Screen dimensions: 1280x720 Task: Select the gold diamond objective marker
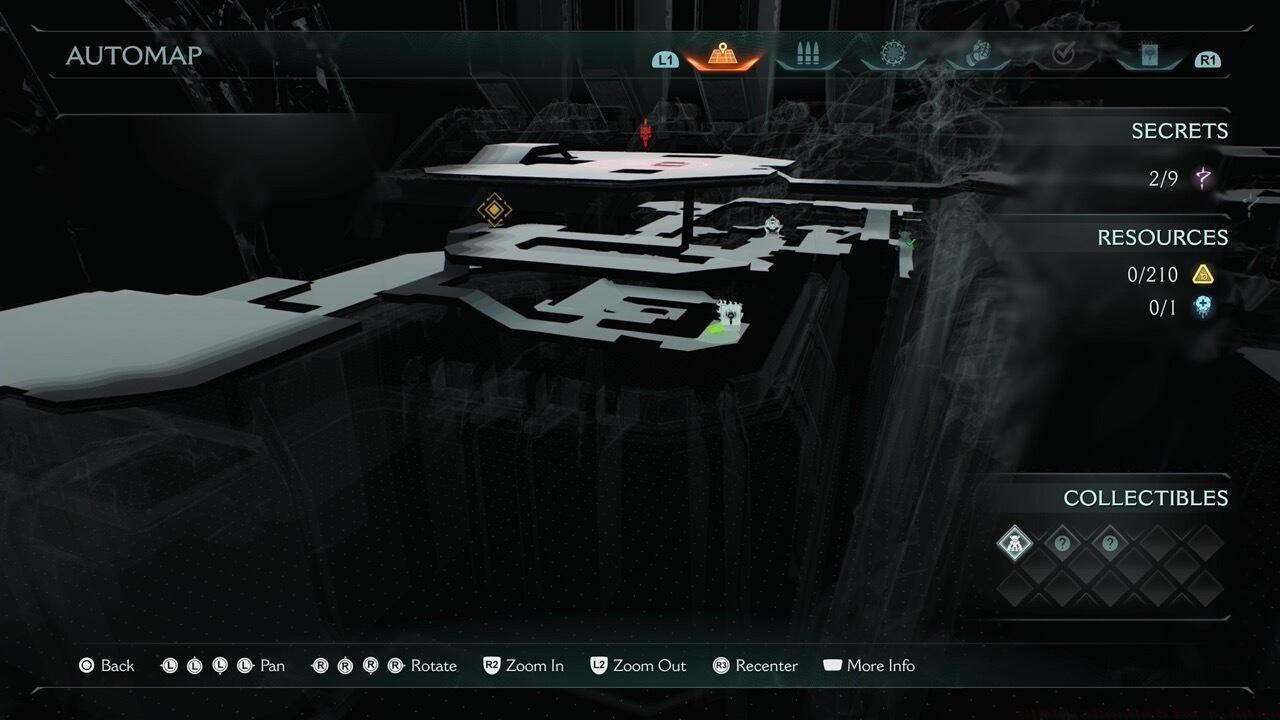(x=494, y=210)
